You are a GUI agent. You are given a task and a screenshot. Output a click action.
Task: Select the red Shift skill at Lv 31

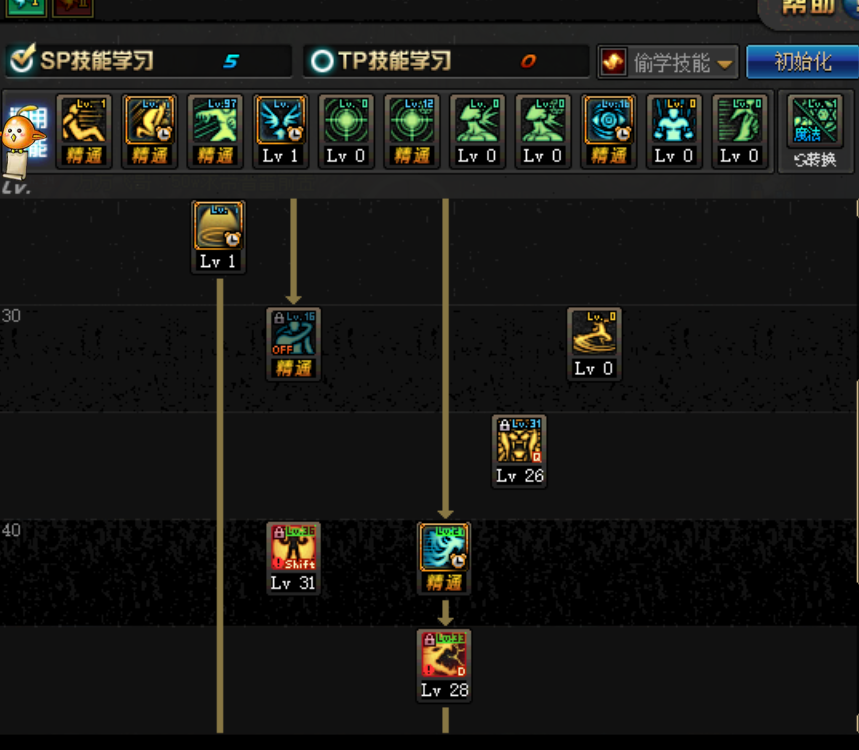click(x=293, y=548)
